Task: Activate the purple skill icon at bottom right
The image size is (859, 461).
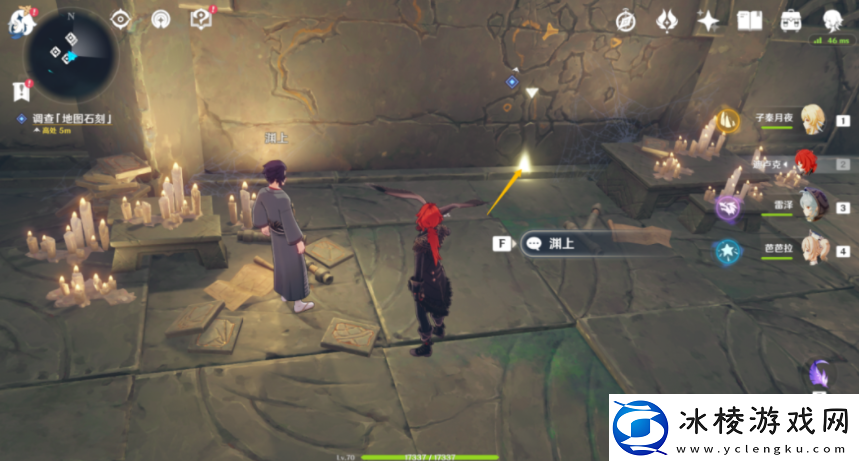Action: point(821,375)
